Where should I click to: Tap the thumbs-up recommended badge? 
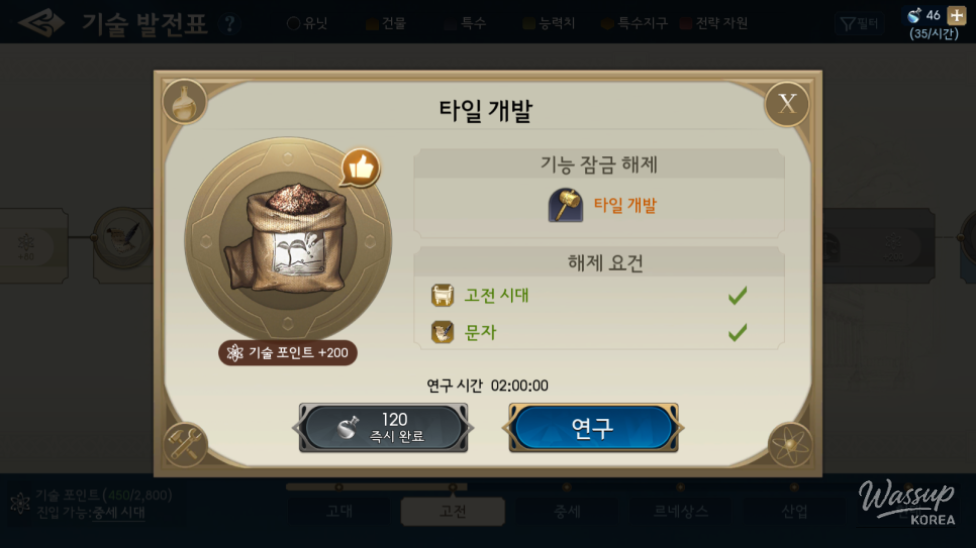360,168
